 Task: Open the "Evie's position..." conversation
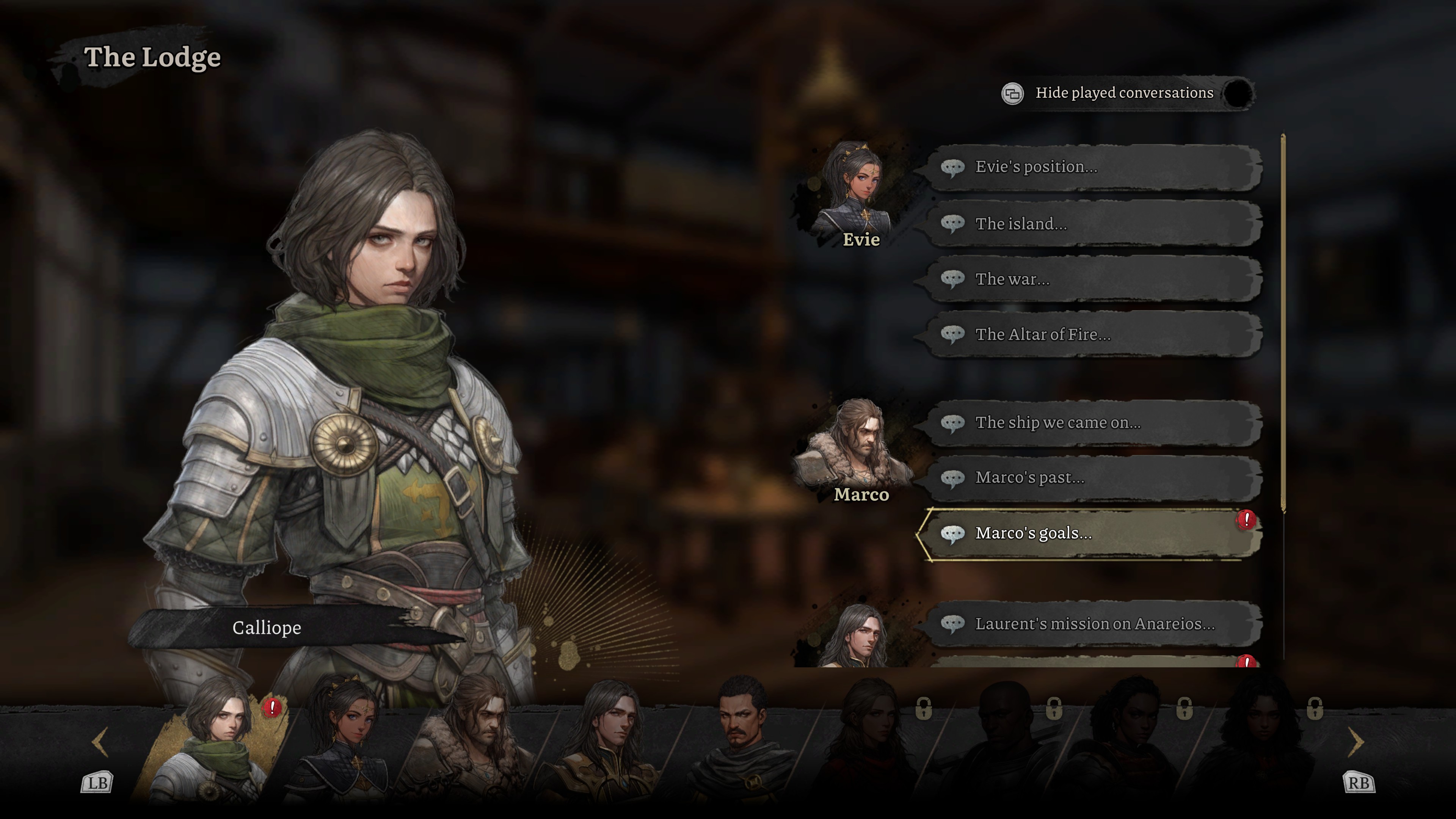[1094, 167]
